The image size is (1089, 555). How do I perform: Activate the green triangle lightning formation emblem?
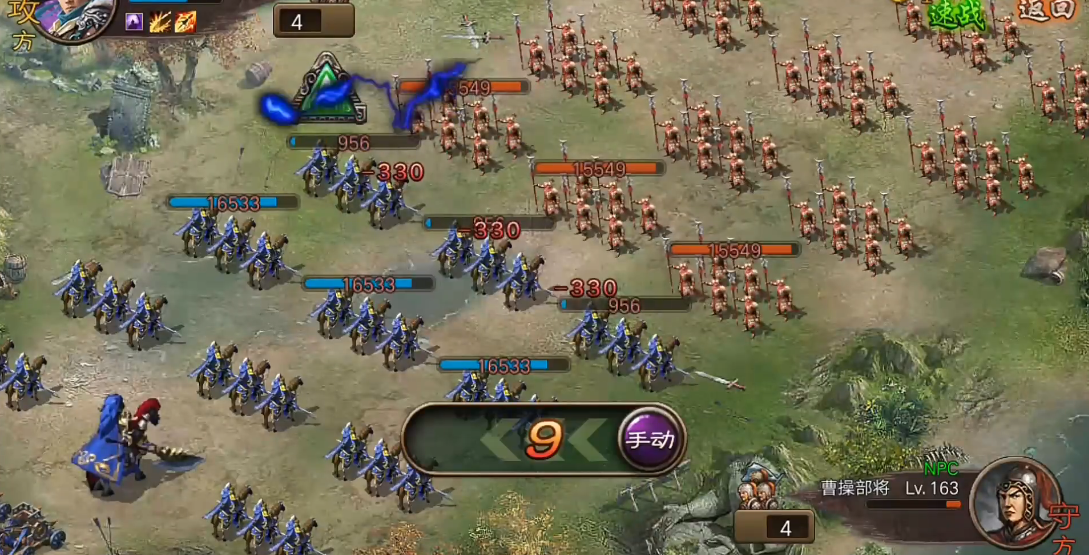(x=324, y=90)
